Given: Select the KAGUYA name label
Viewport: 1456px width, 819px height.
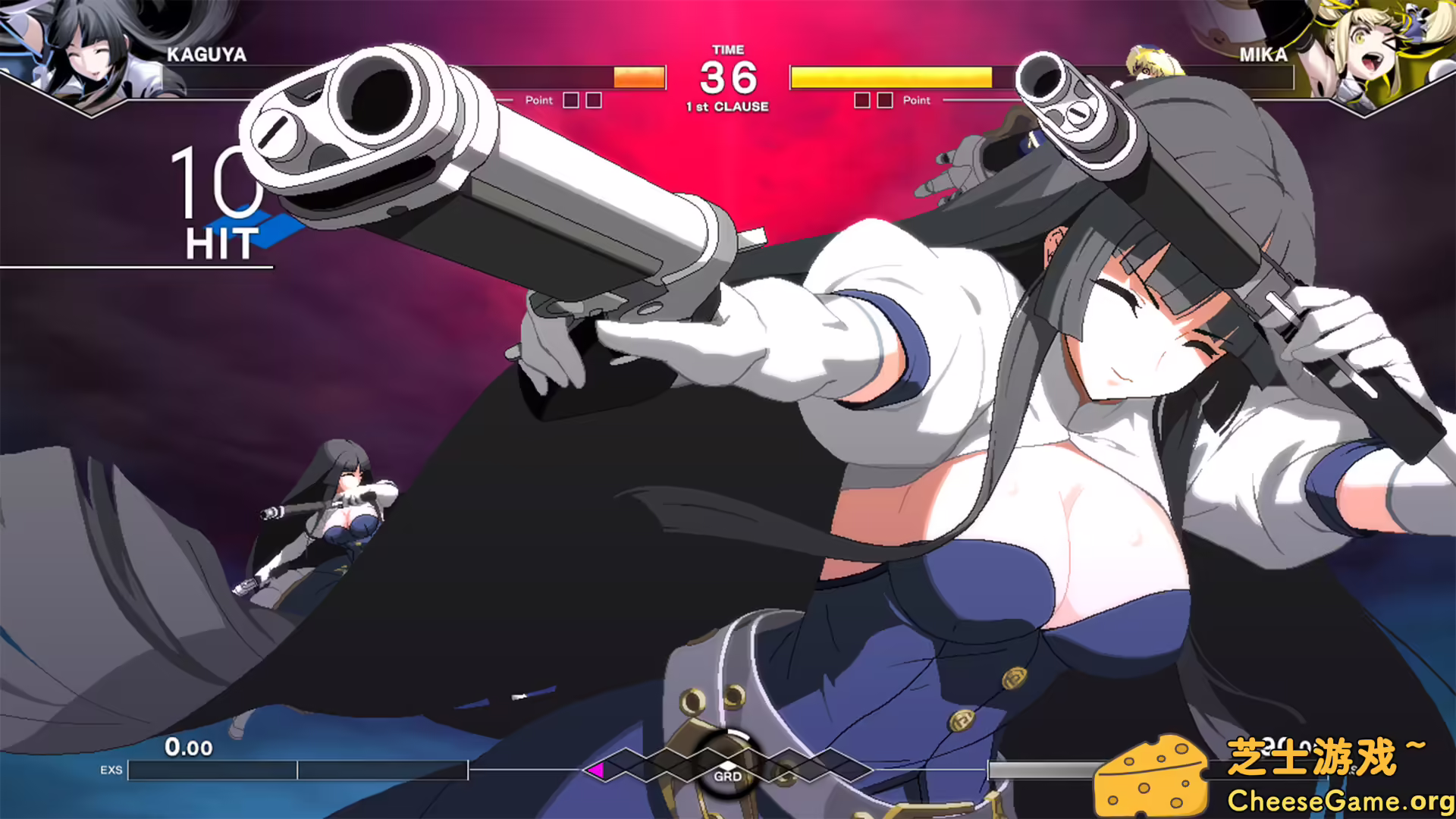Looking at the screenshot, I should [x=206, y=54].
